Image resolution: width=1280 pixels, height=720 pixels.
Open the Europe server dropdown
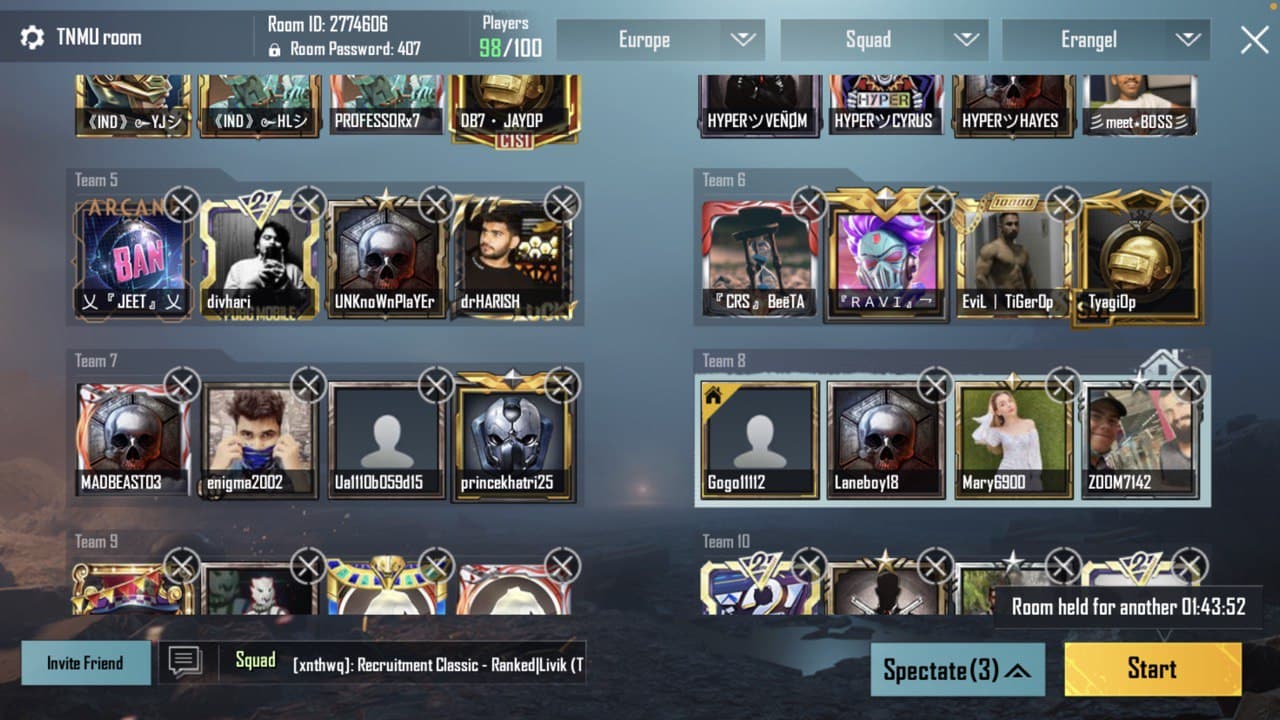point(660,40)
